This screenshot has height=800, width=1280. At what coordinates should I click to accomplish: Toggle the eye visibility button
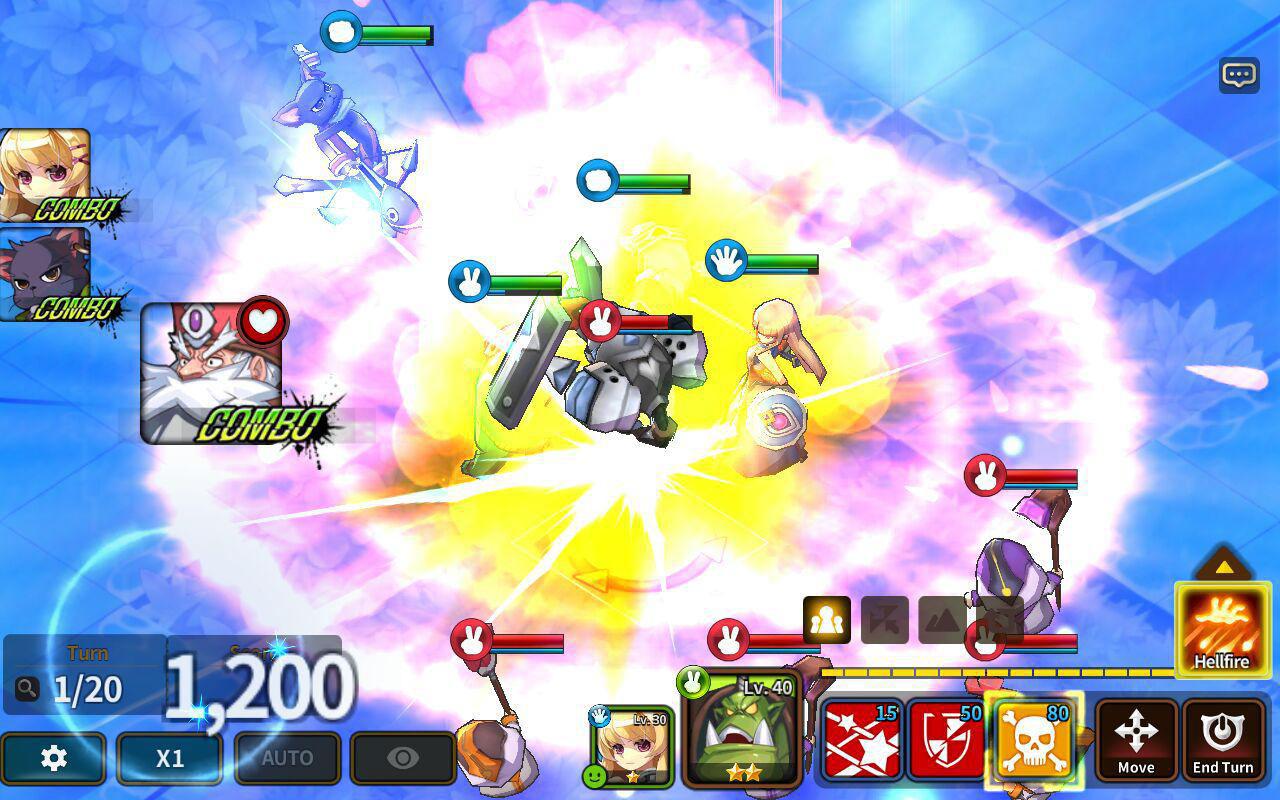403,758
